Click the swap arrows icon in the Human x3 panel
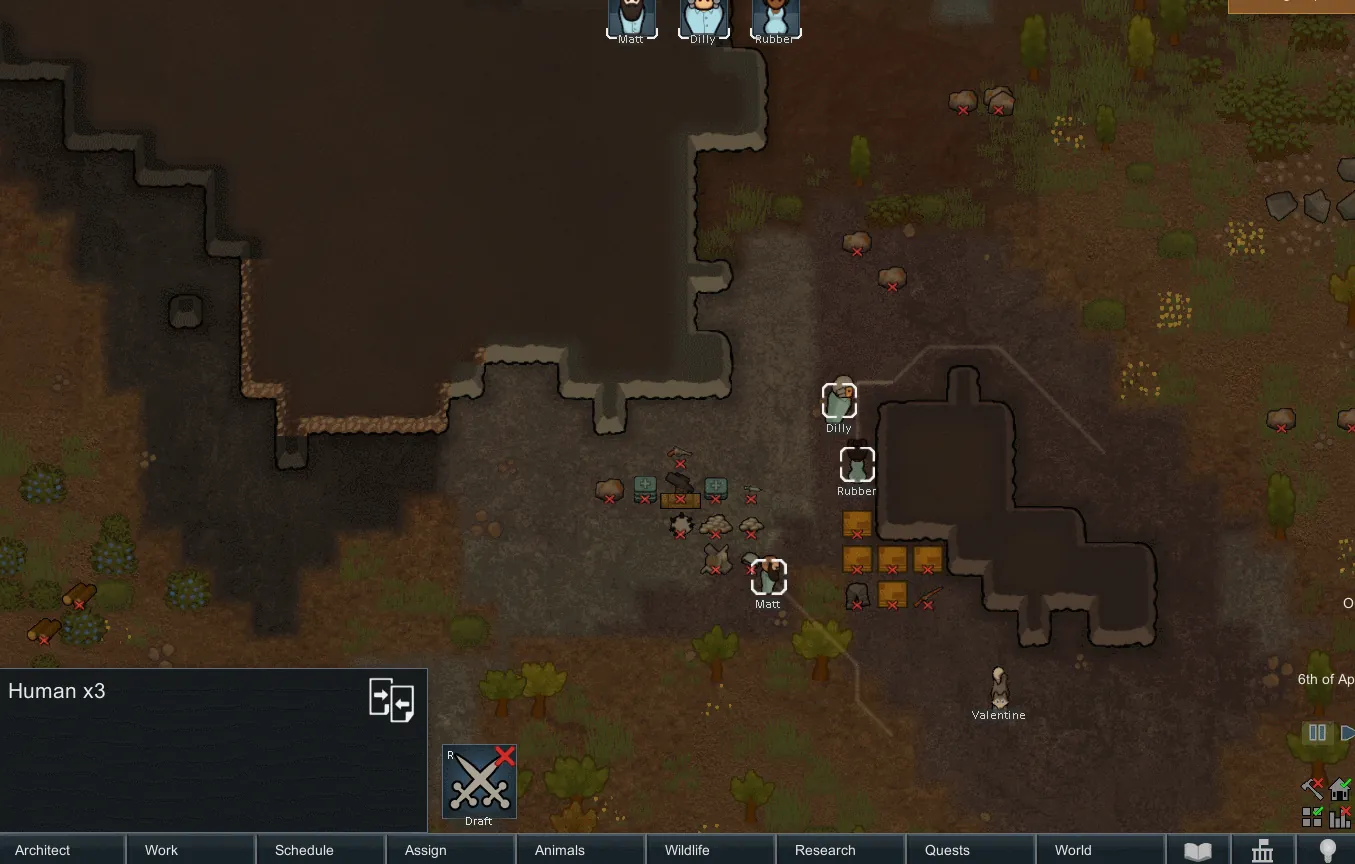 391,700
